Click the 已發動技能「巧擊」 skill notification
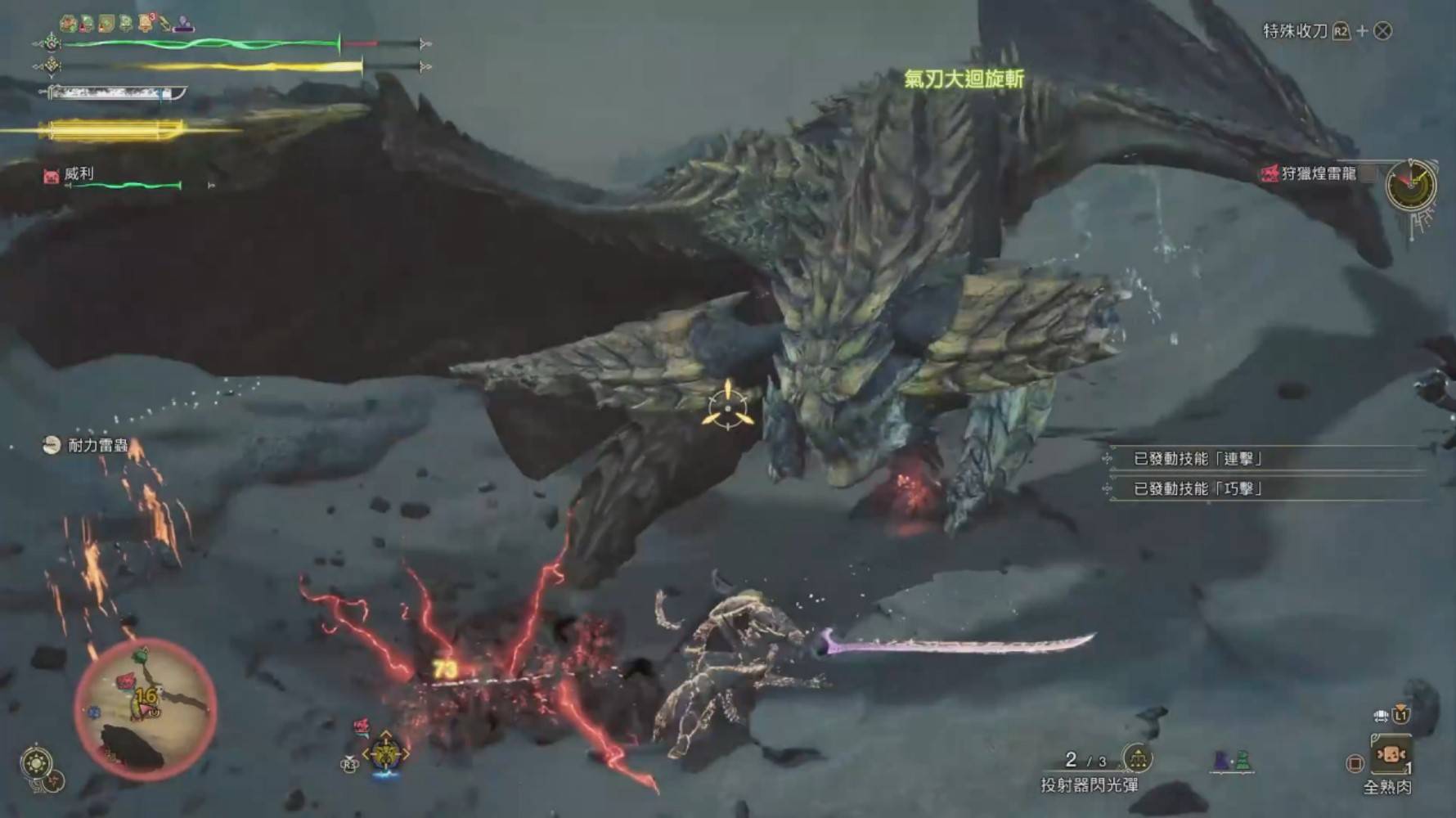1456x818 pixels. click(x=1198, y=489)
